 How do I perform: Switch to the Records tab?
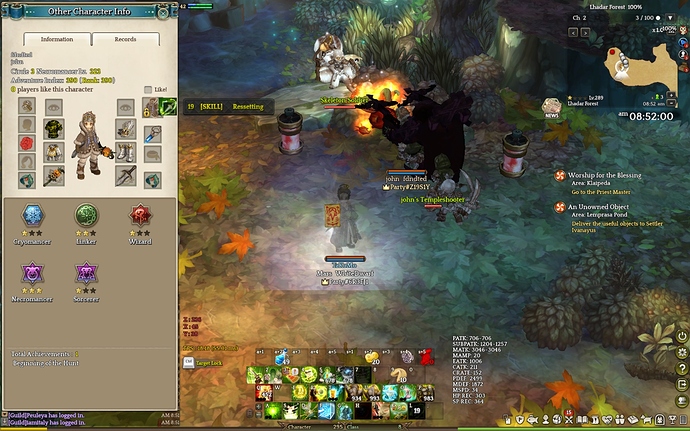coord(126,39)
